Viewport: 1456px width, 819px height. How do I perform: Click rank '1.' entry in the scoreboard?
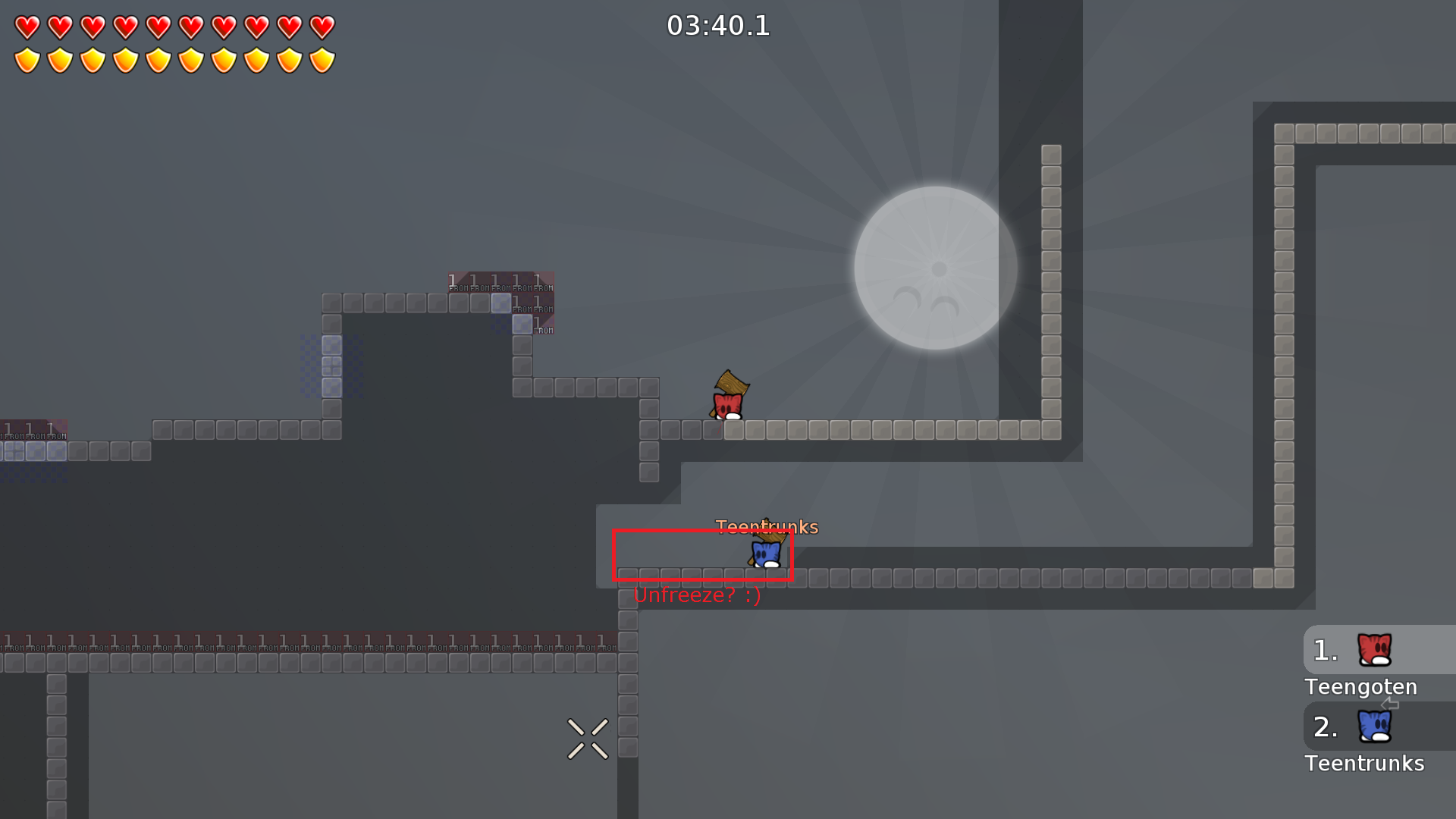pos(1325,648)
